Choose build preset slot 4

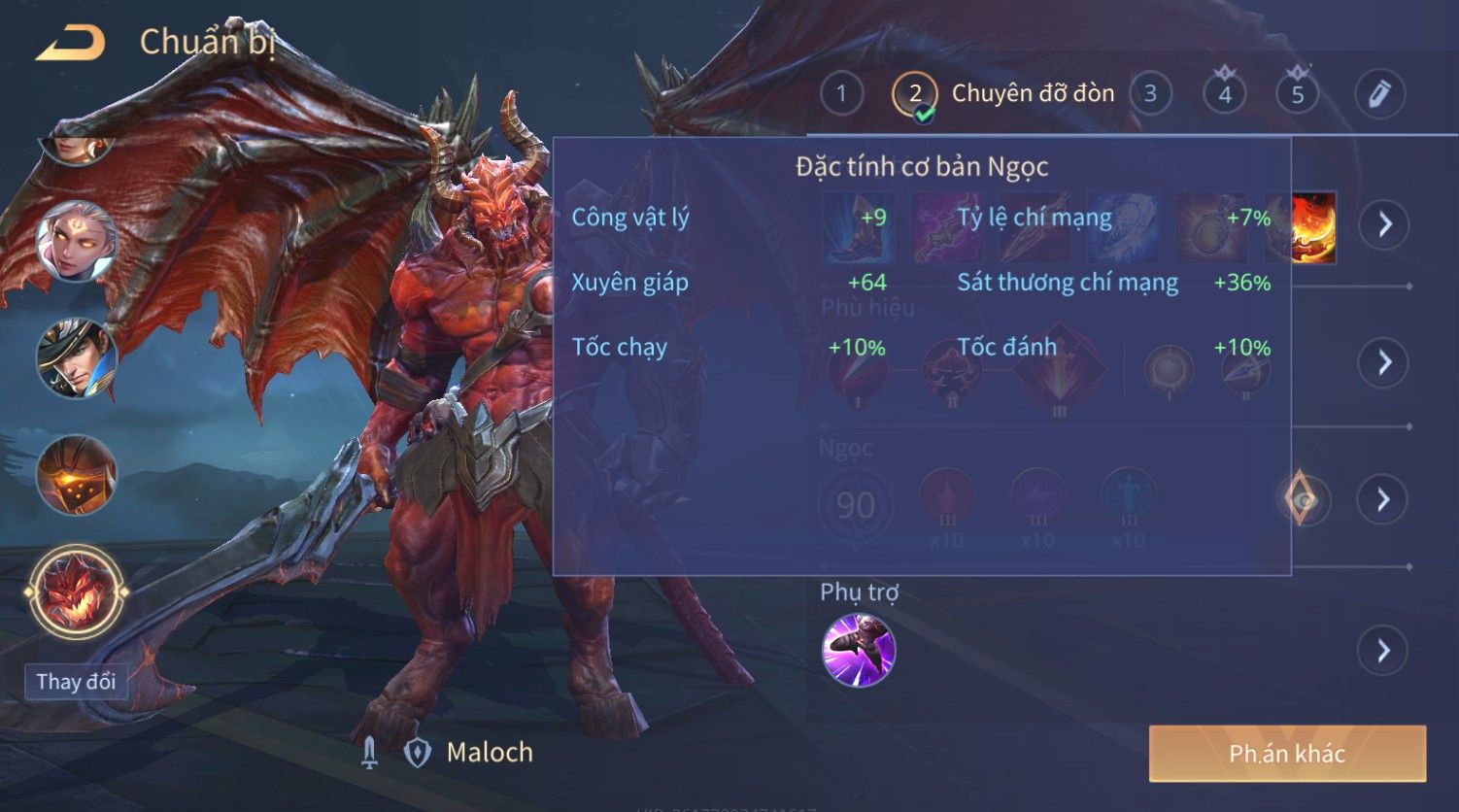point(1225,94)
